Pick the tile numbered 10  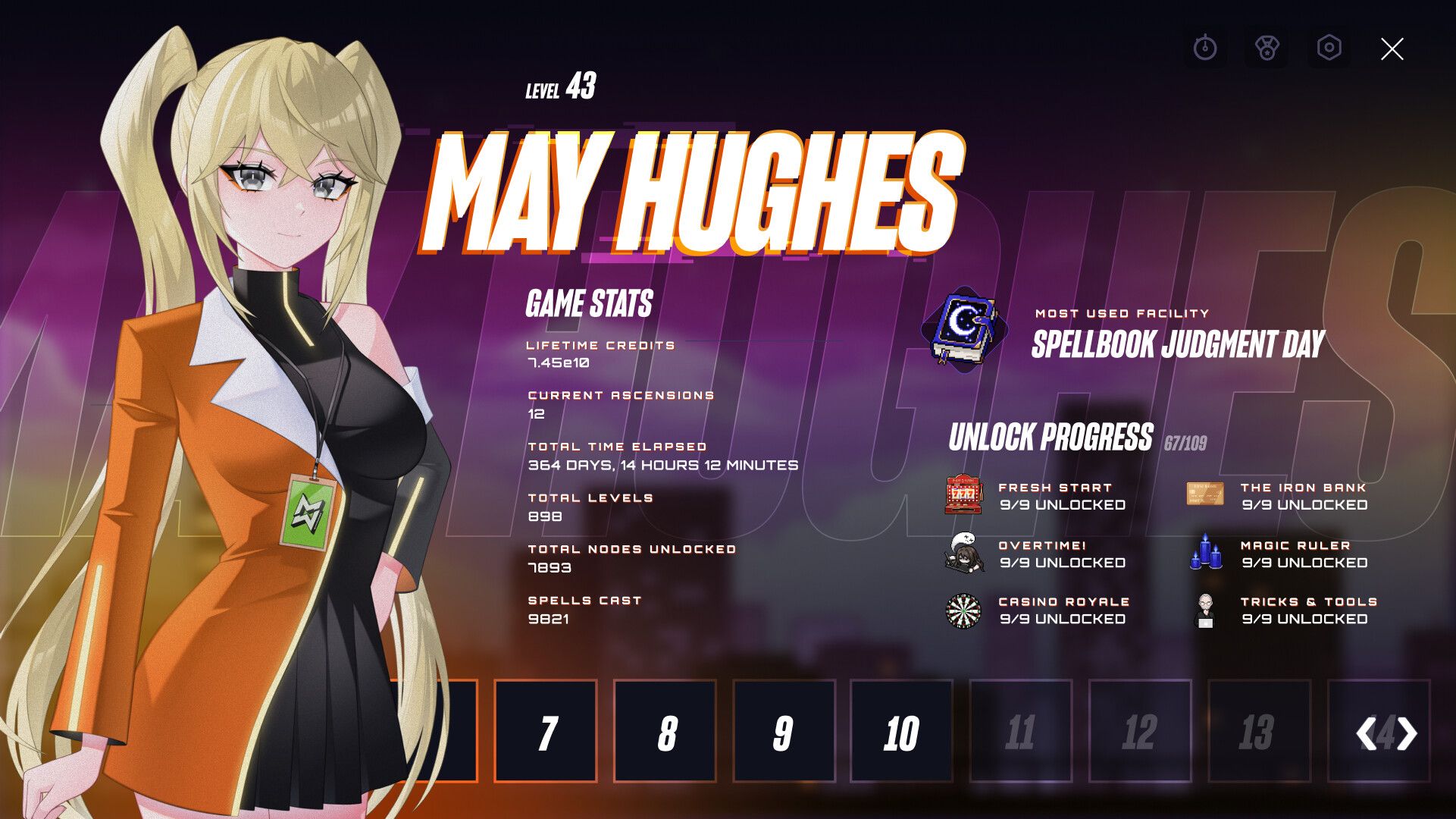point(901,732)
